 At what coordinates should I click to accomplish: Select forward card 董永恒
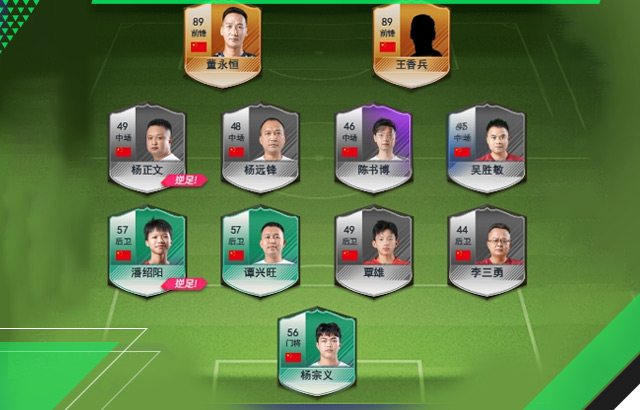point(223,40)
